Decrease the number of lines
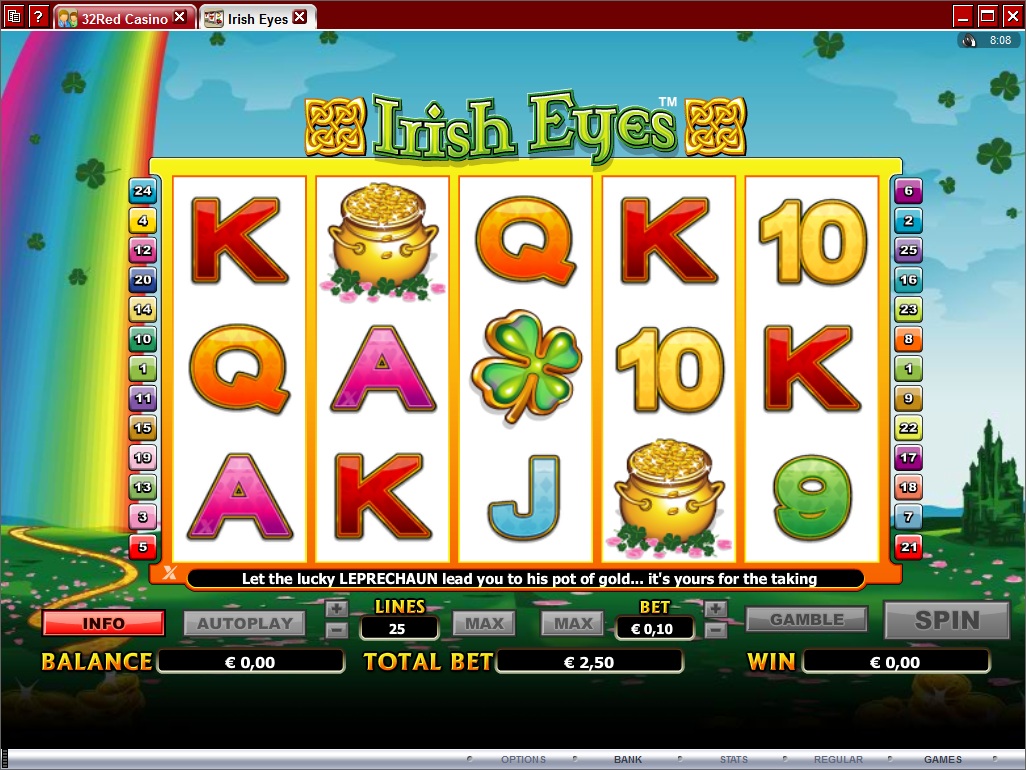Image resolution: width=1026 pixels, height=770 pixels. [337, 630]
